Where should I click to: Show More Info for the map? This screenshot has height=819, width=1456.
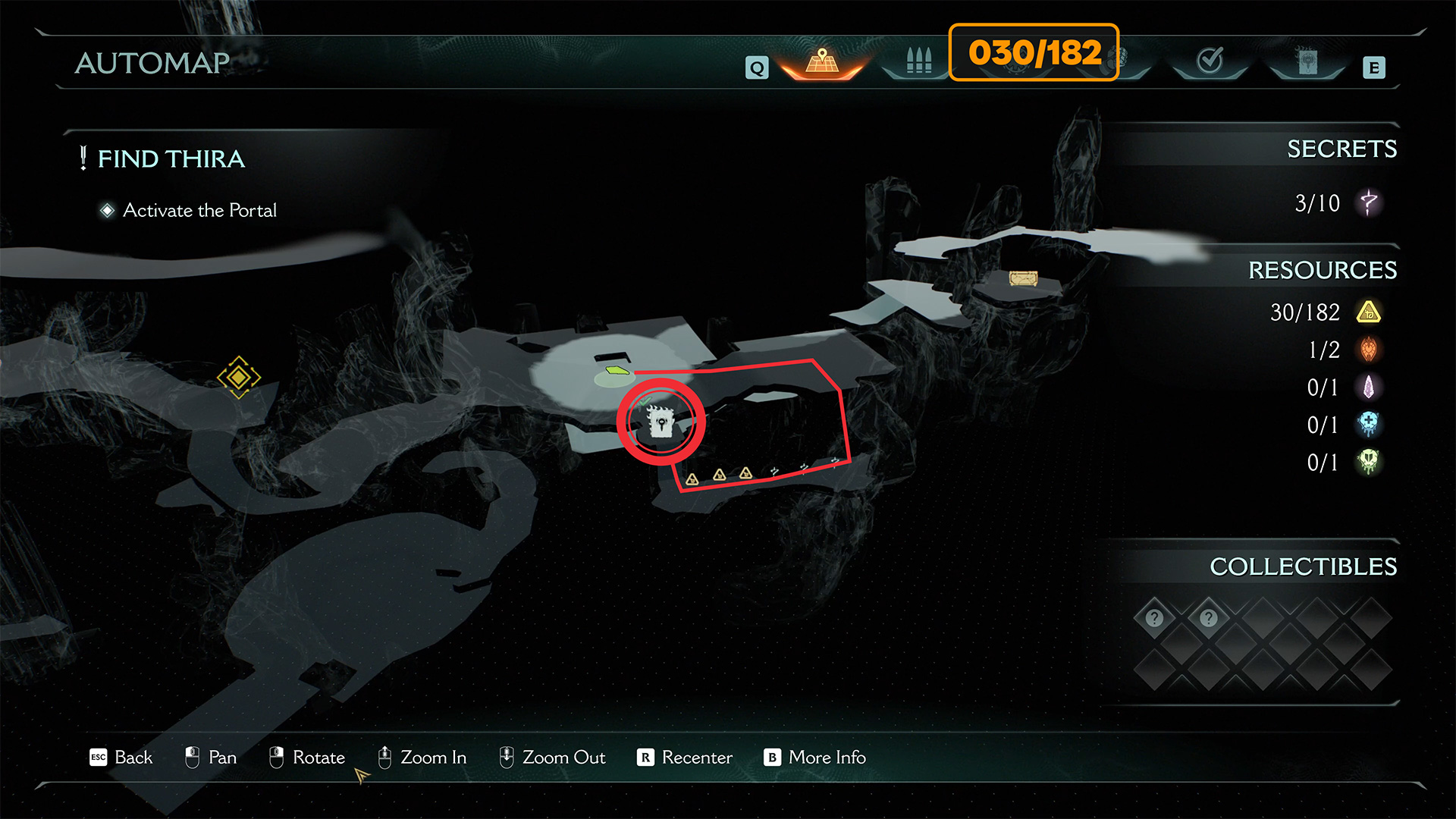[815, 757]
